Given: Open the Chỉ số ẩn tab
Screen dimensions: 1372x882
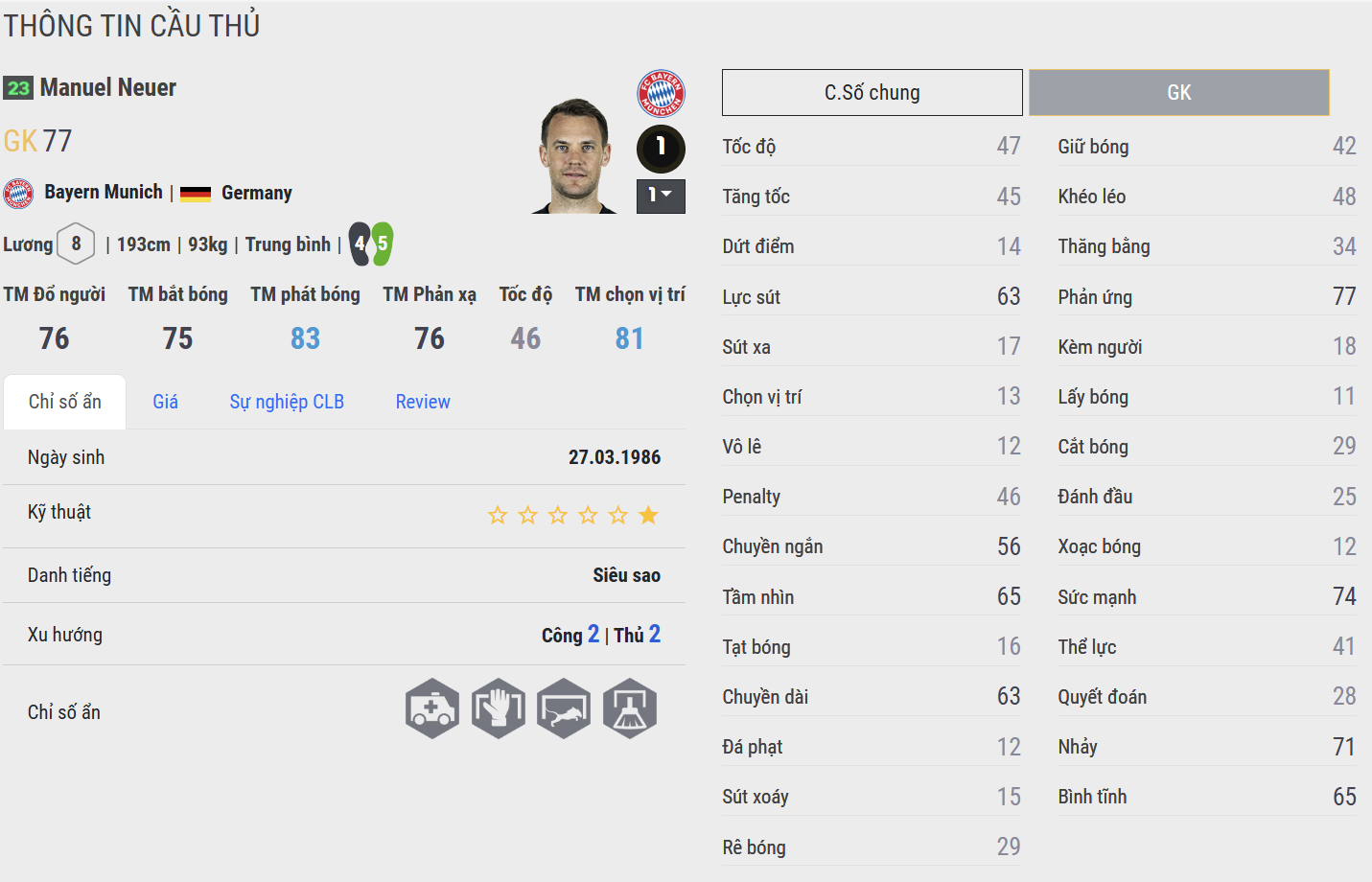Looking at the screenshot, I should coord(65,402).
